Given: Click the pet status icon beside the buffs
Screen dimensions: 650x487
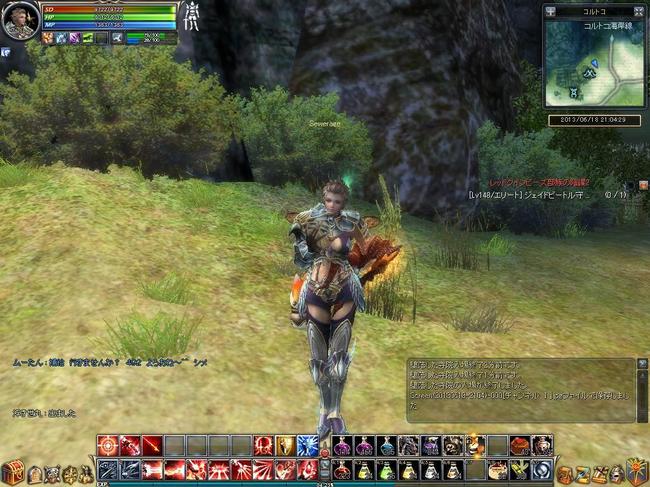Looking at the screenshot, I should pos(118,38).
